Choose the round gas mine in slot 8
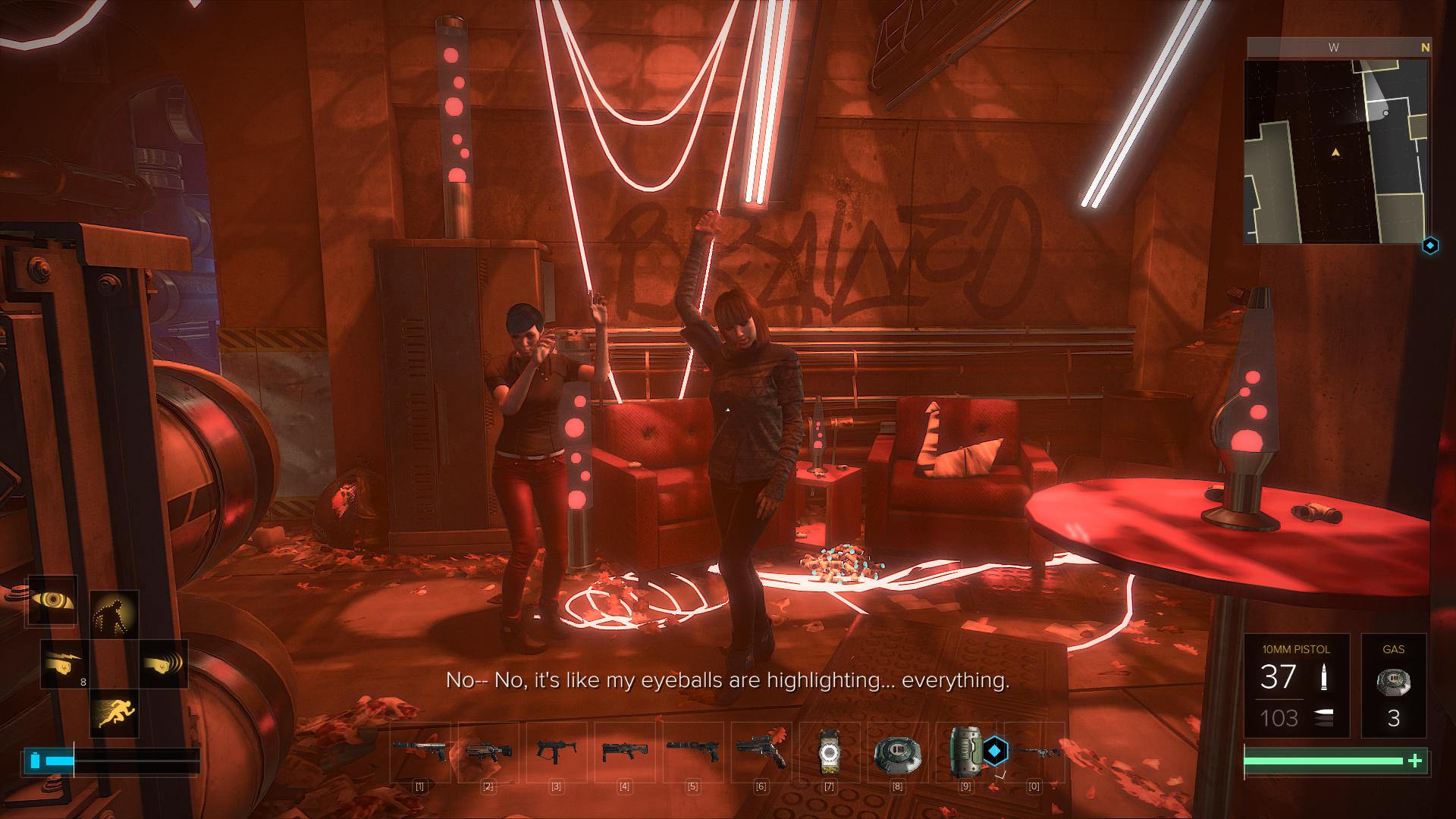The height and width of the screenshot is (819, 1456). [897, 752]
